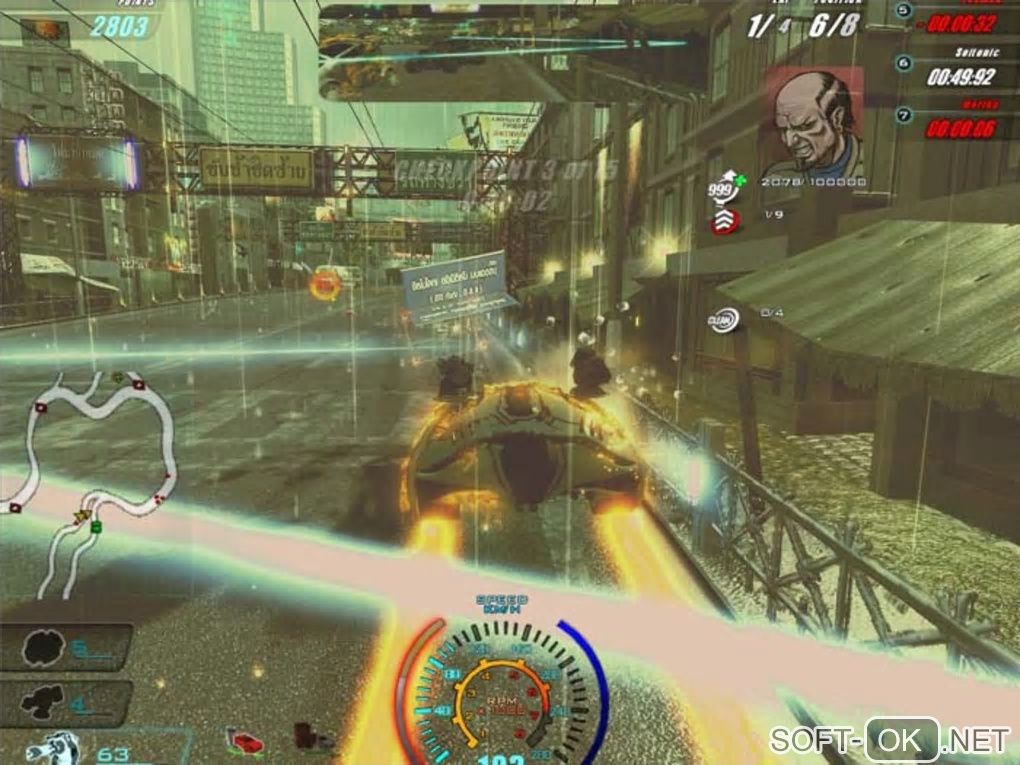This screenshot has height=765, width=1020.
Task: Open the SOFT-OK.NET watermark link
Action: [x=890, y=739]
